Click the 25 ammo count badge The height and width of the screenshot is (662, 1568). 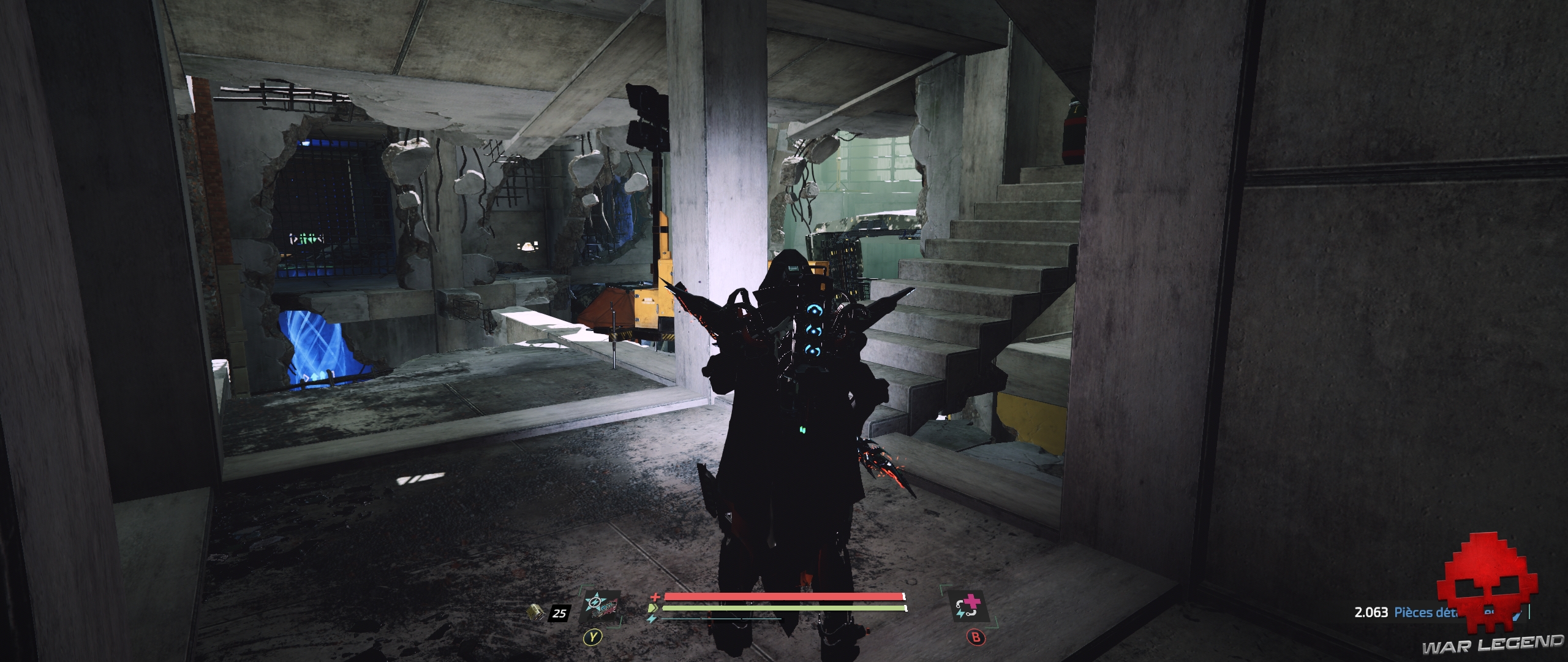coord(559,612)
